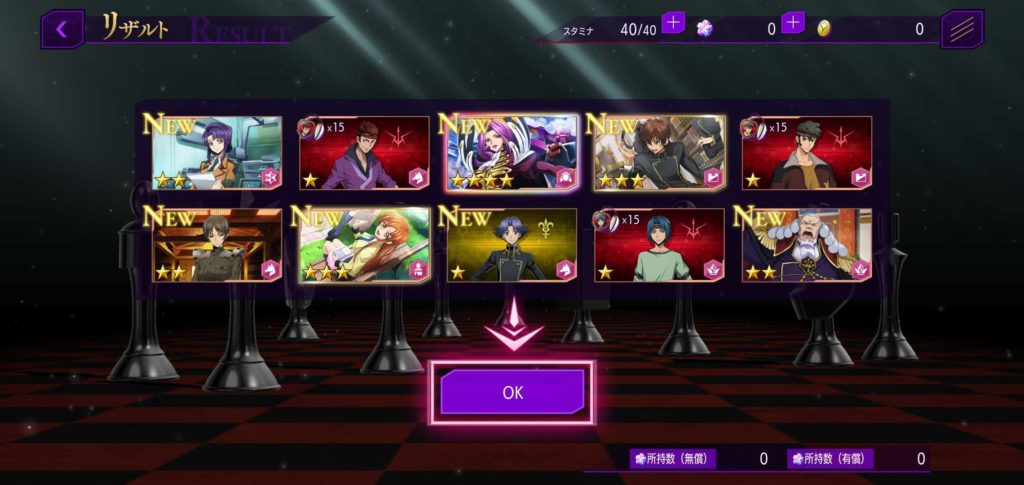View the four-star pink-haired woman card

[512, 153]
